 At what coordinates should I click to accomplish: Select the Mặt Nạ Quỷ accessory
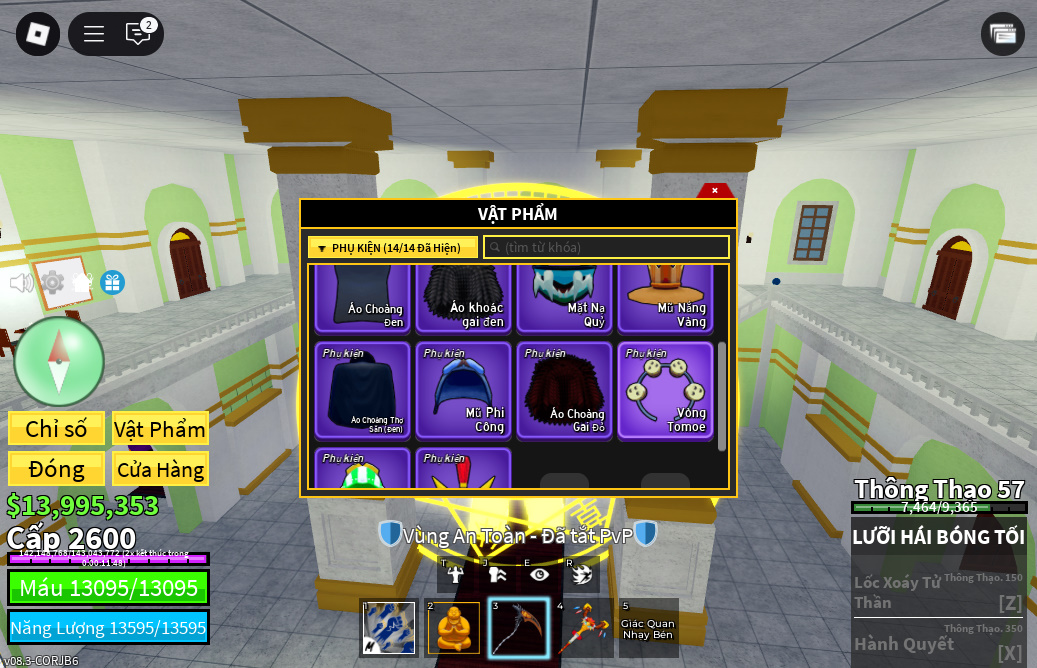pos(564,298)
